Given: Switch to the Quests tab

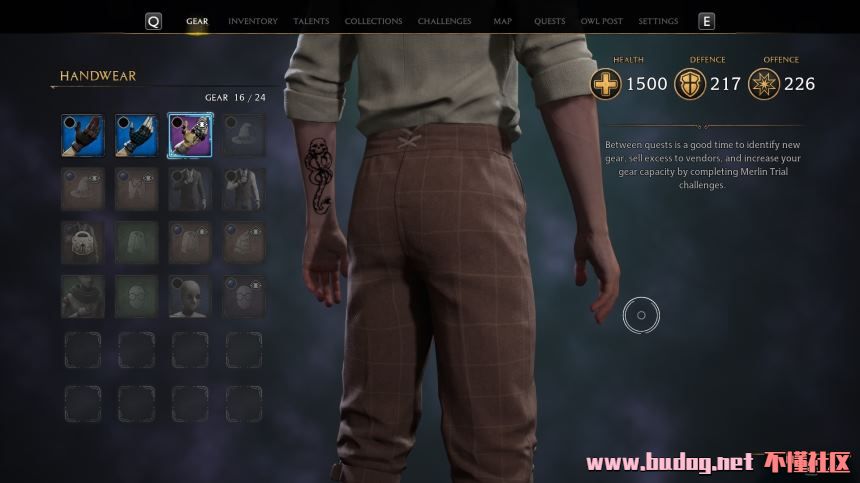Looking at the screenshot, I should click(x=549, y=21).
